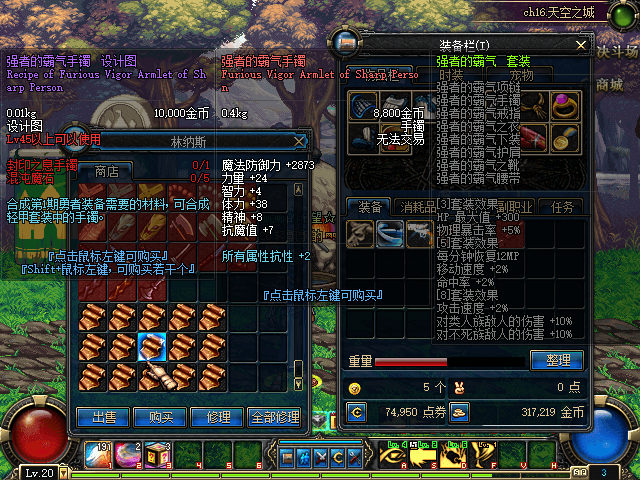The height and width of the screenshot is (480, 640).
Task: Click the 出售 (Sell) button
Action: point(104,416)
